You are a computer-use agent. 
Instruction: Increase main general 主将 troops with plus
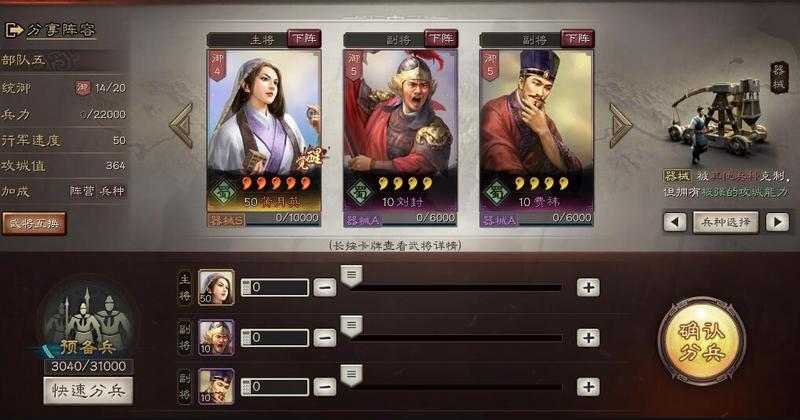pos(588,288)
